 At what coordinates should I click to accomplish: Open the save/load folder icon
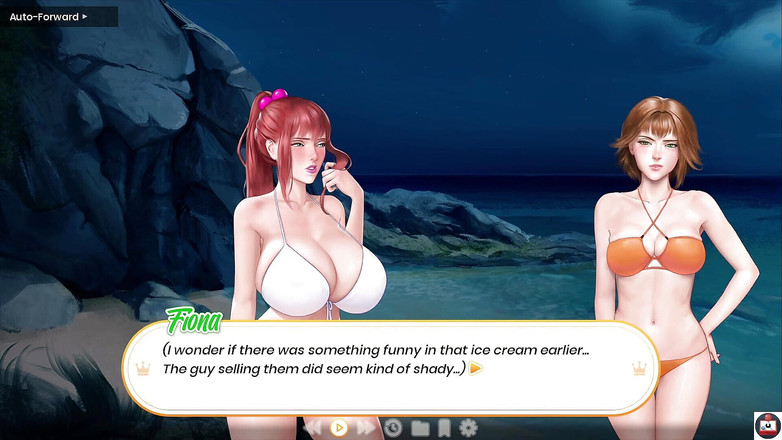click(x=419, y=428)
